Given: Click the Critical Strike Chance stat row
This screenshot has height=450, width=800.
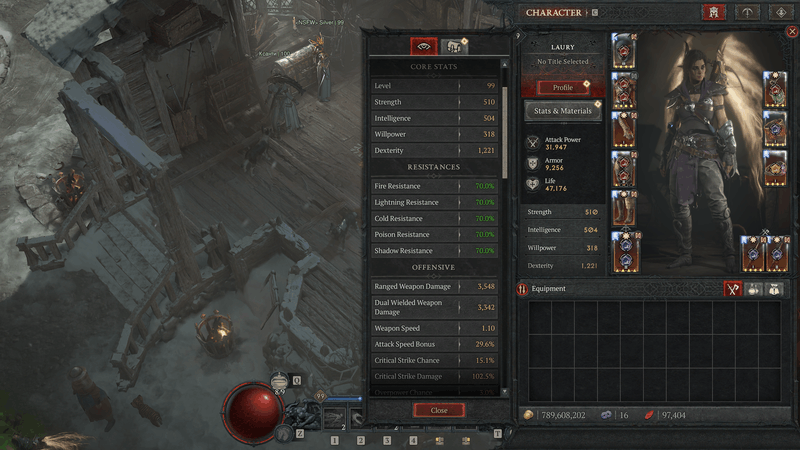Looking at the screenshot, I should (436, 360).
